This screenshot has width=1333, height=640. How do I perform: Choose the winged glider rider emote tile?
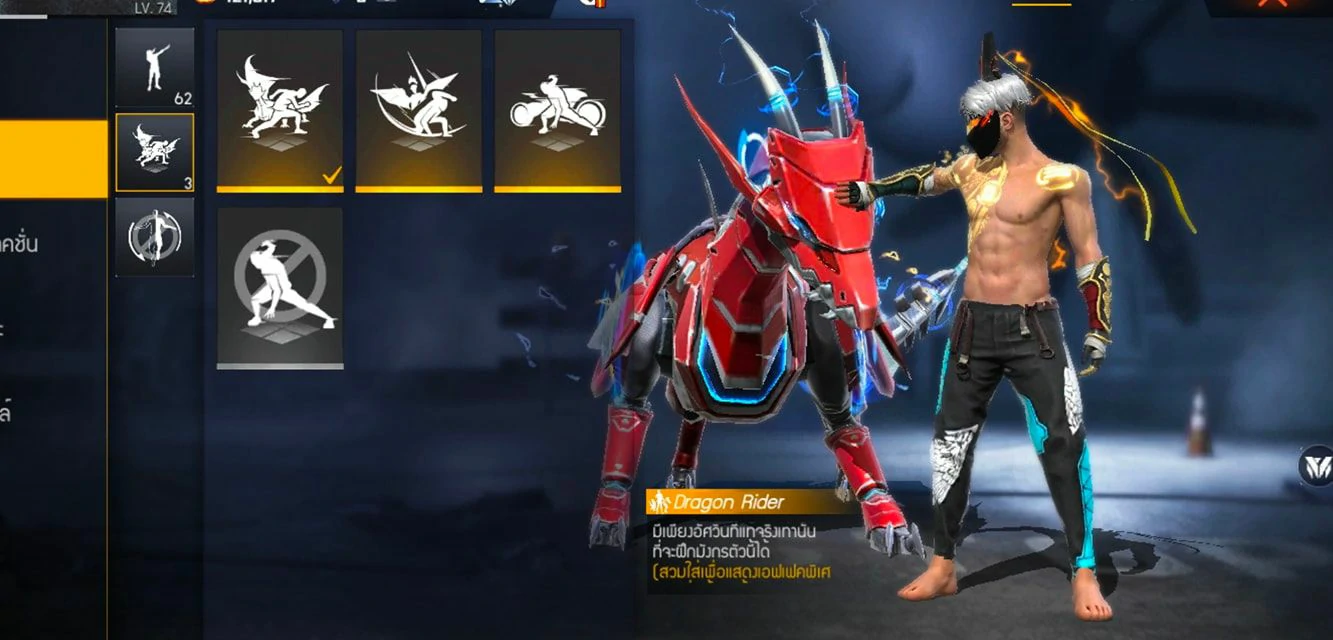point(418,109)
